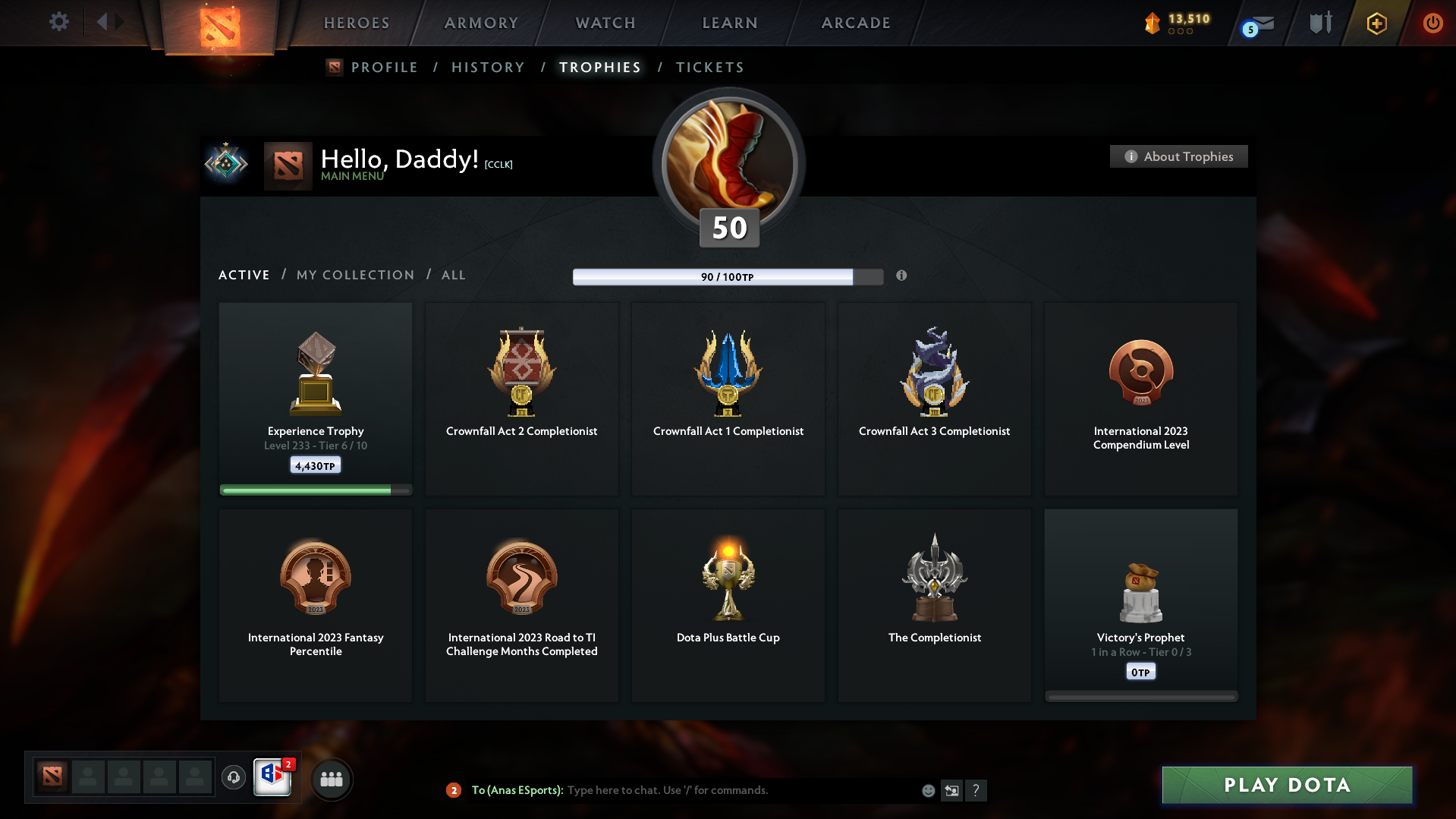Viewport: 1456px width, 819px height.
Task: Open the ARCADE menu
Action: point(855,23)
